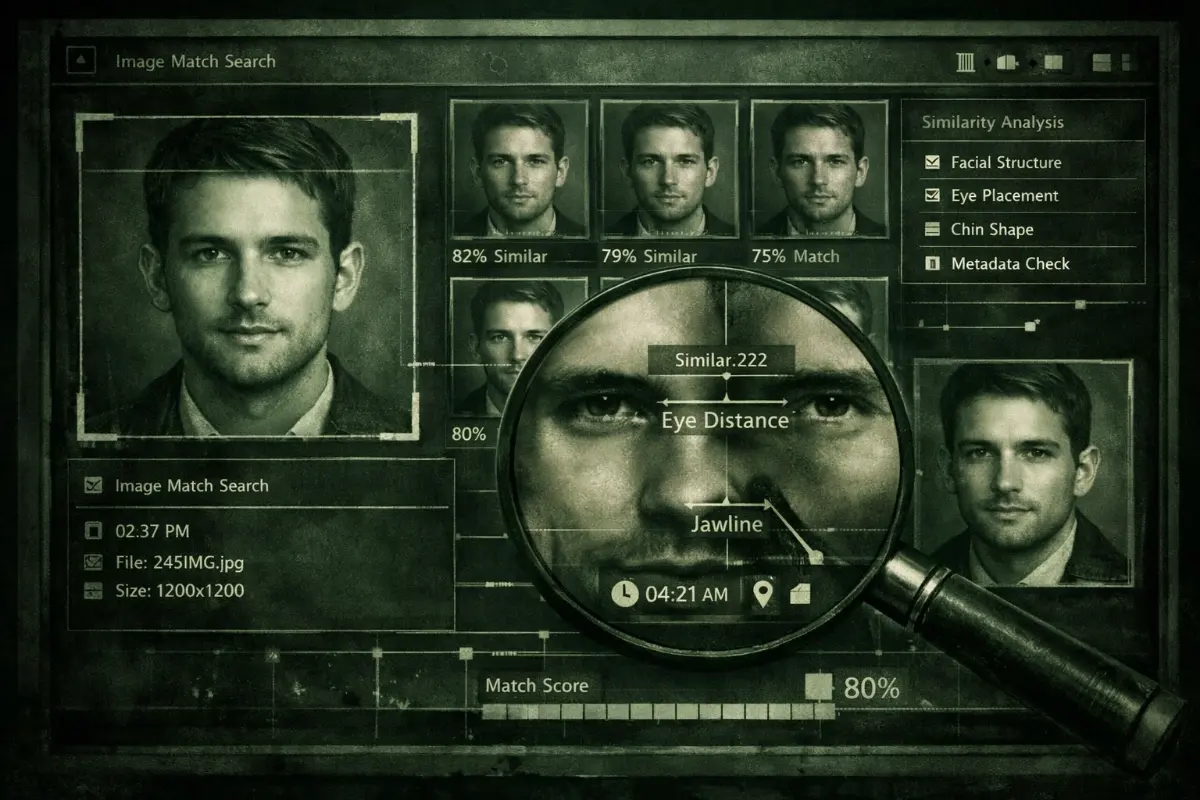
Task: Select the large source image on the left
Action: 246,276
